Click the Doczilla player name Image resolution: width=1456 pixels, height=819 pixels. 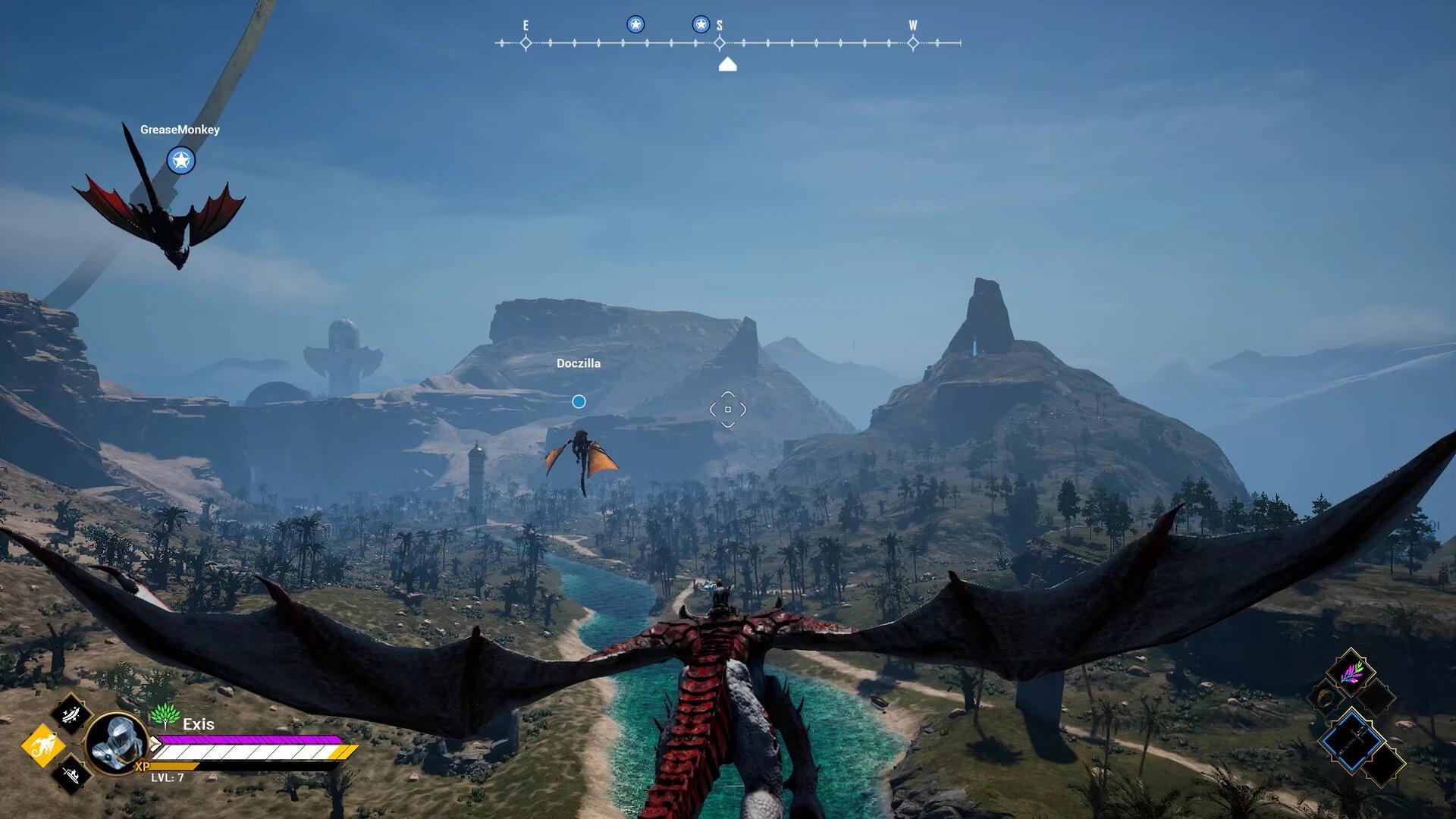[578, 363]
